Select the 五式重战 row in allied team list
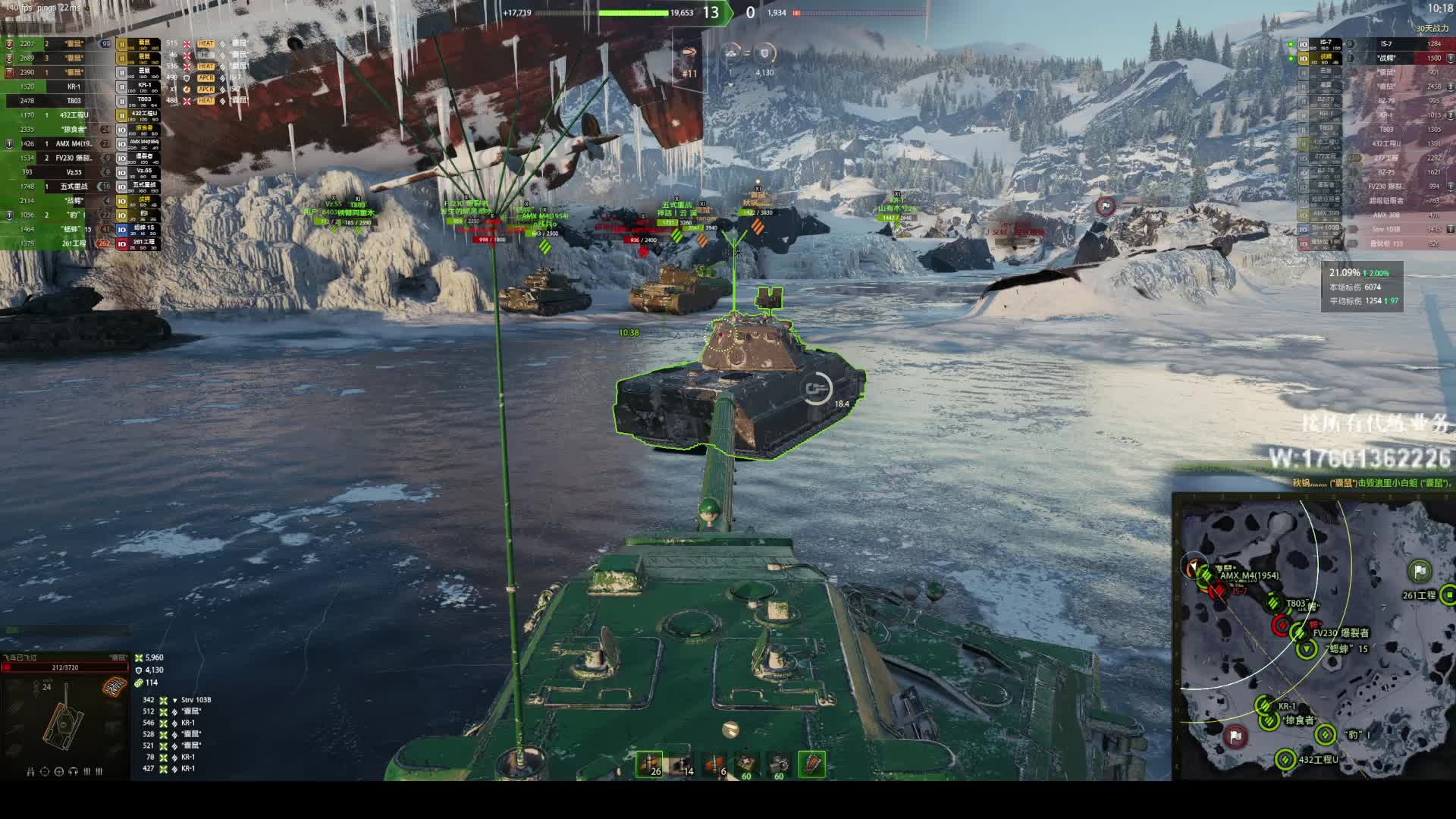The image size is (1456, 819). pos(74,187)
